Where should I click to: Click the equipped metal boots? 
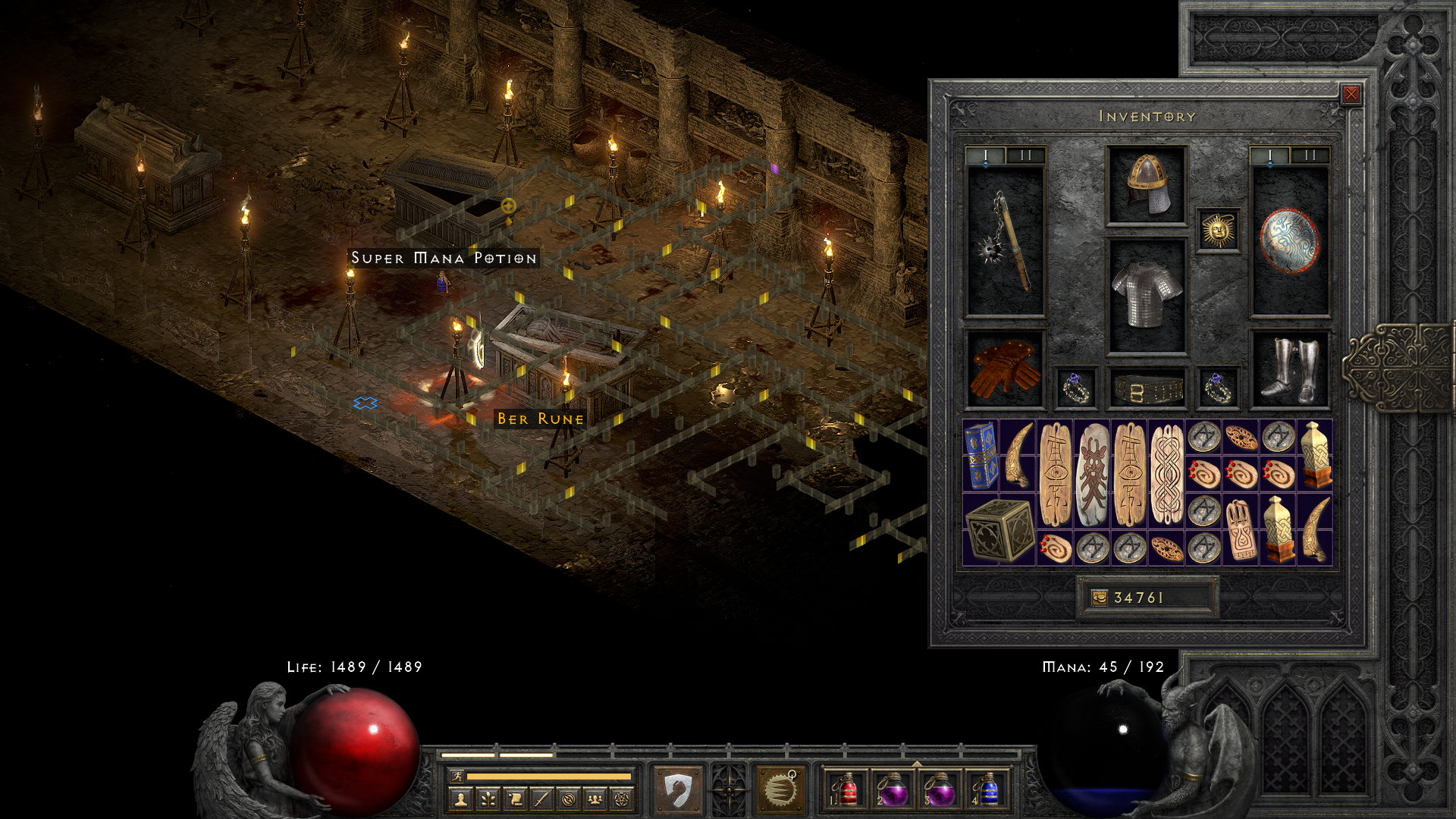[1289, 369]
